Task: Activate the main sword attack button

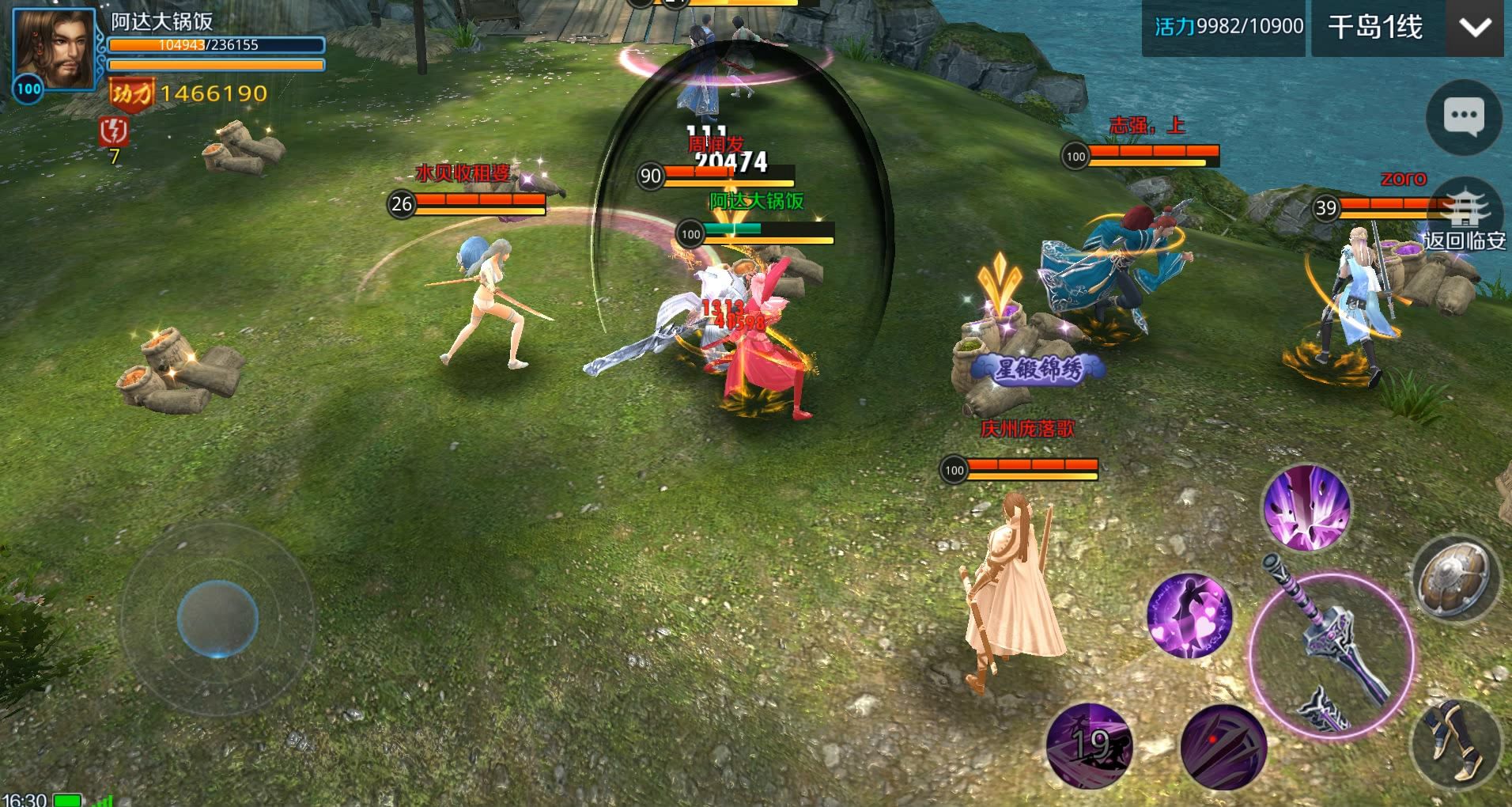Action: 1331,654
